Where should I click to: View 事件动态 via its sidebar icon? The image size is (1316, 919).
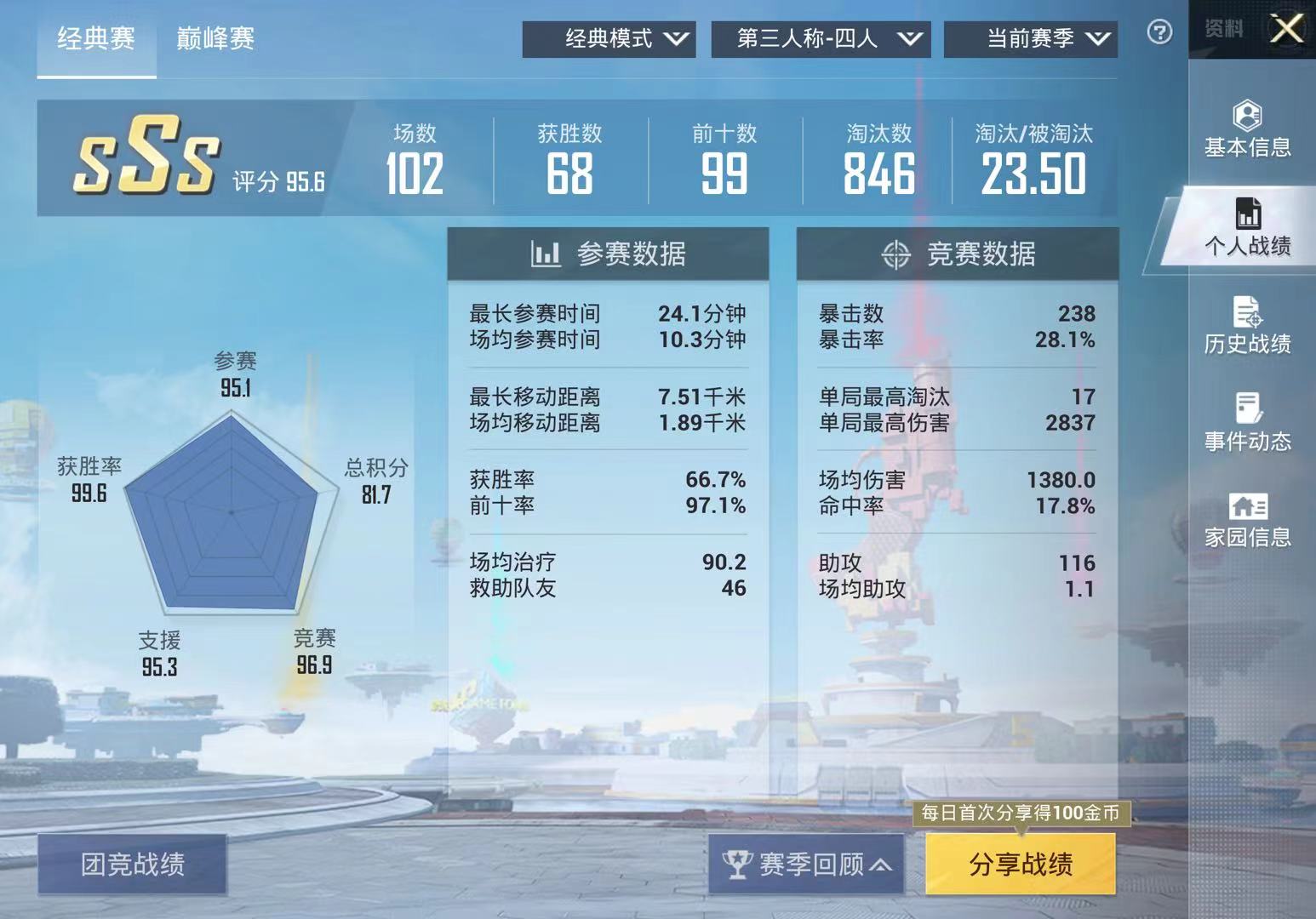tap(1247, 421)
